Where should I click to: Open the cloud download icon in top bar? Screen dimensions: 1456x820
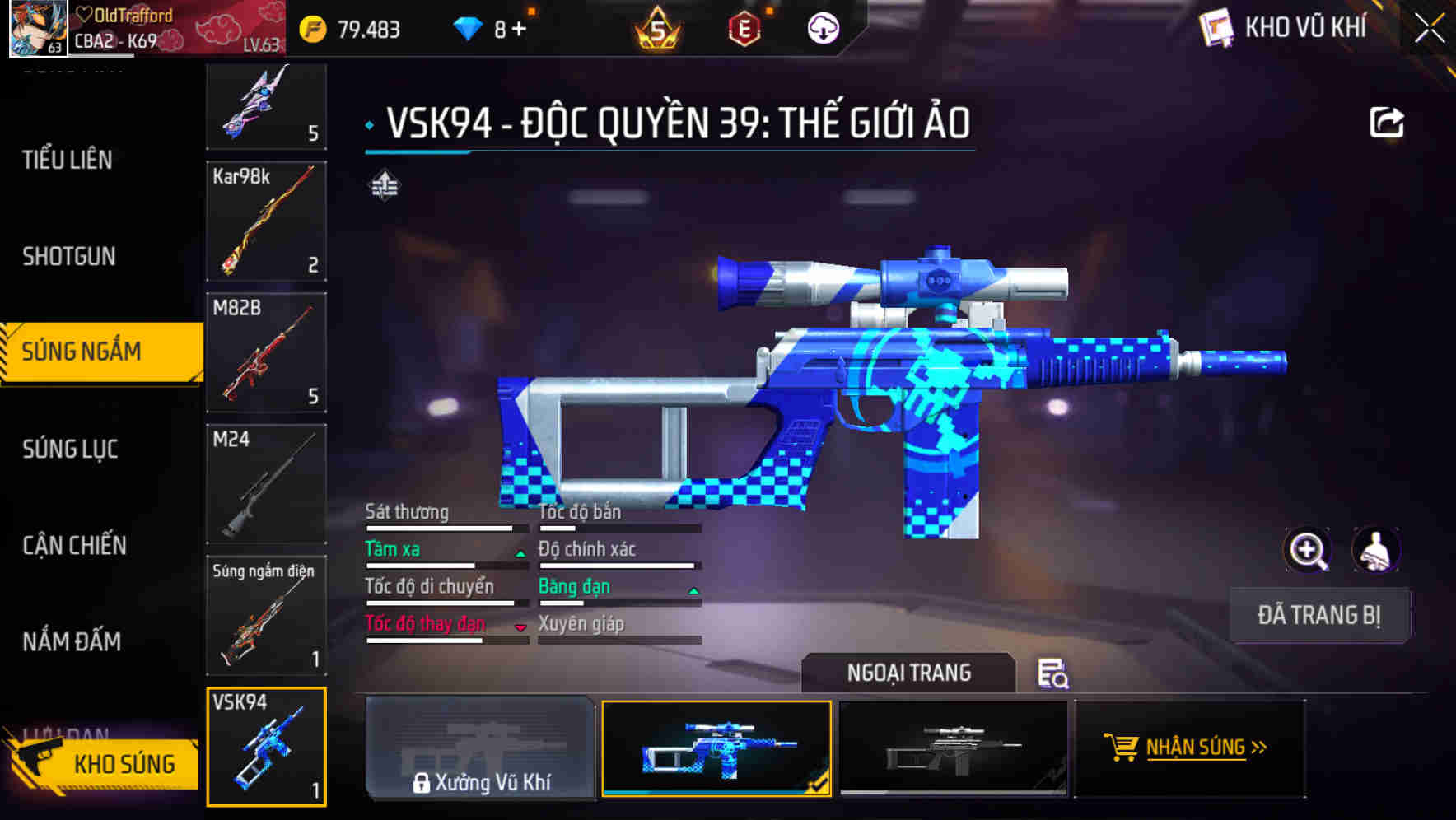(823, 29)
